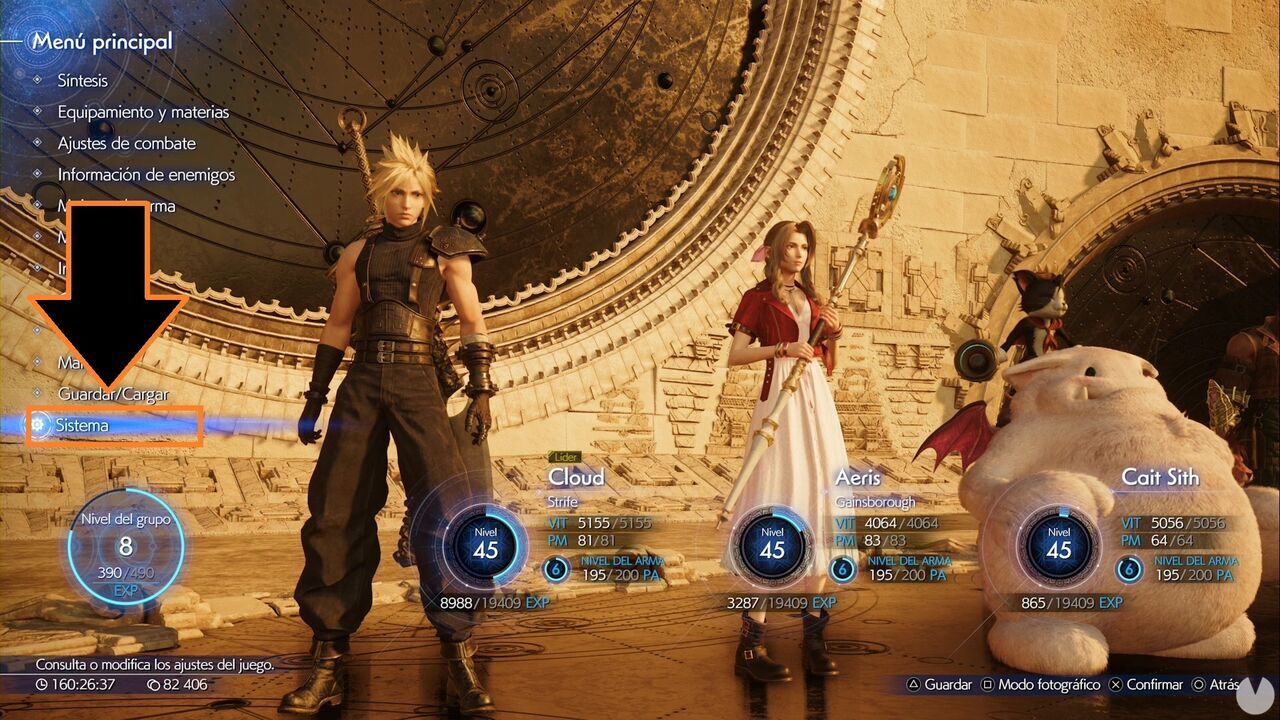Click the gear icon beside Sistema
The image size is (1280, 720).
38,425
